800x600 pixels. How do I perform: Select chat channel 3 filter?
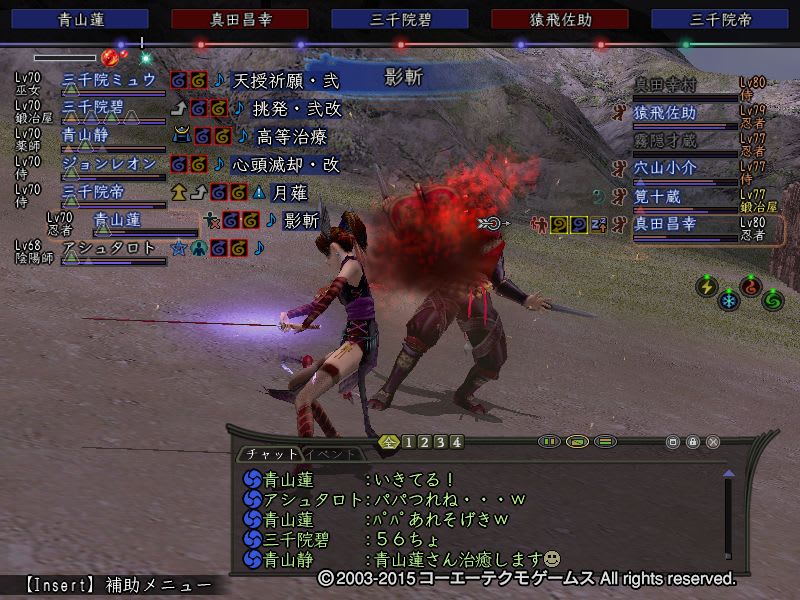(x=440, y=442)
